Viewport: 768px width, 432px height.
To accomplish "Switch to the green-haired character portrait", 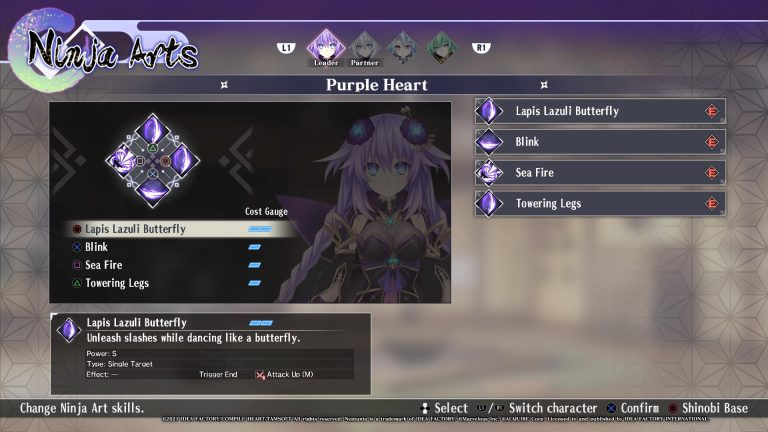I will click(x=440, y=46).
